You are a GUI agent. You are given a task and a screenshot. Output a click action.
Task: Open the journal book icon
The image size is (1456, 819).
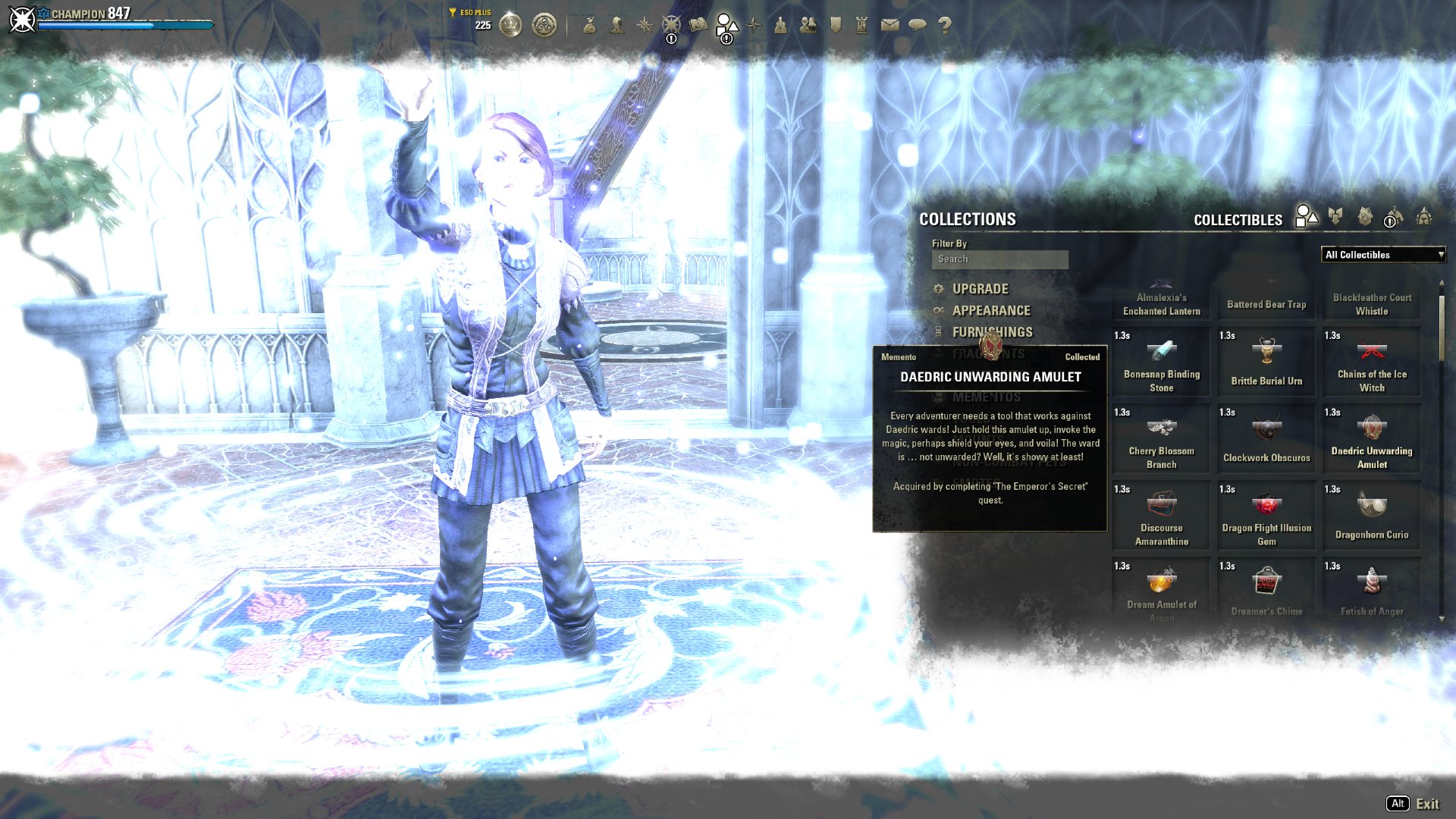click(x=699, y=25)
